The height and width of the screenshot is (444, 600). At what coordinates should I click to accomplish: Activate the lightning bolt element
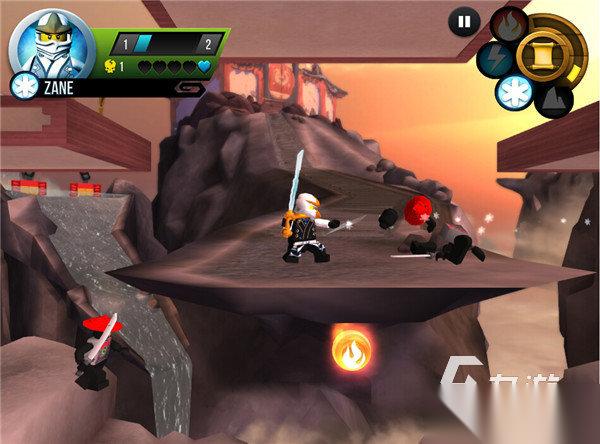pos(492,56)
